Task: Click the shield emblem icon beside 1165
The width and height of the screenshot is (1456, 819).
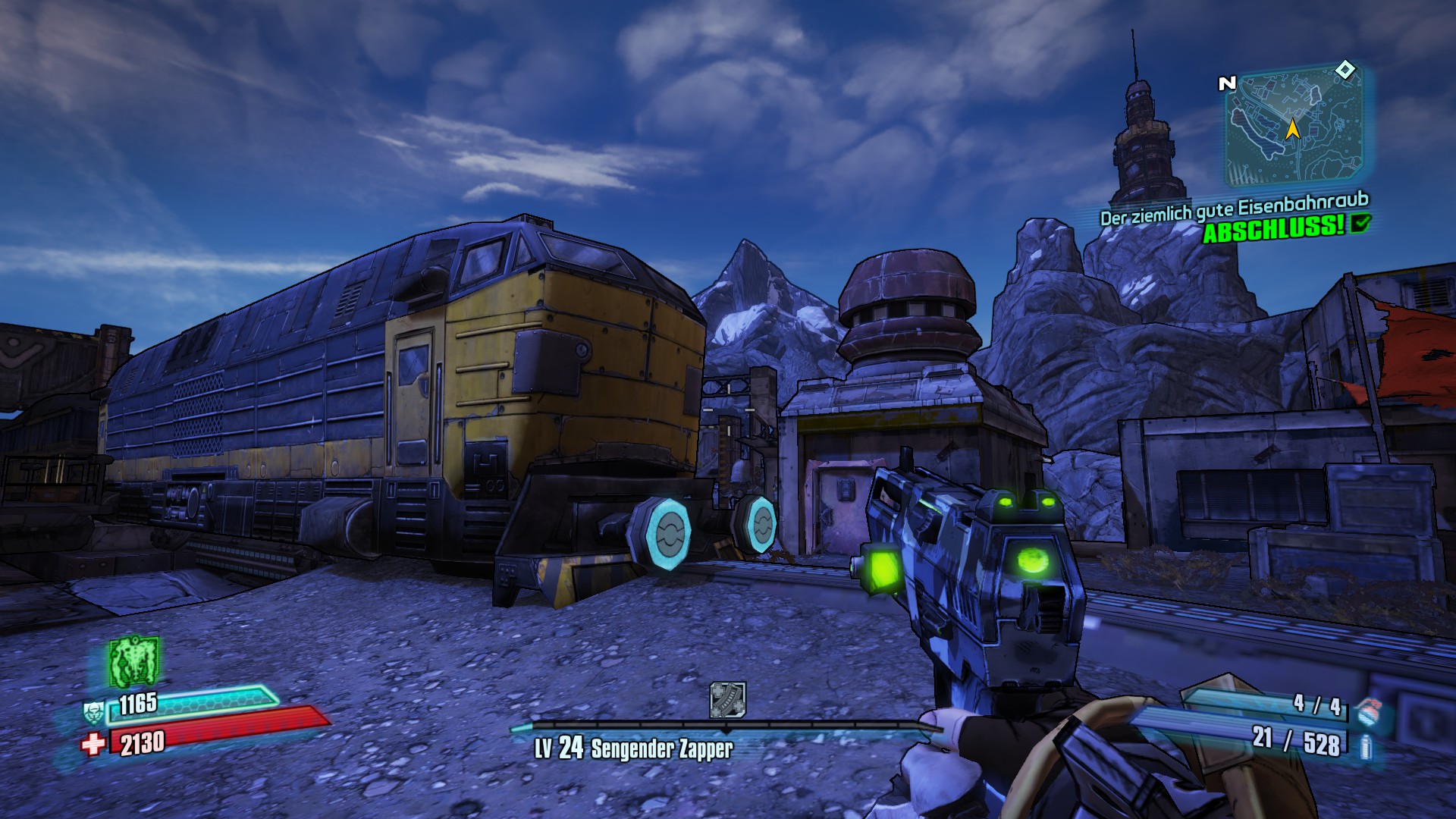Action: click(x=93, y=712)
